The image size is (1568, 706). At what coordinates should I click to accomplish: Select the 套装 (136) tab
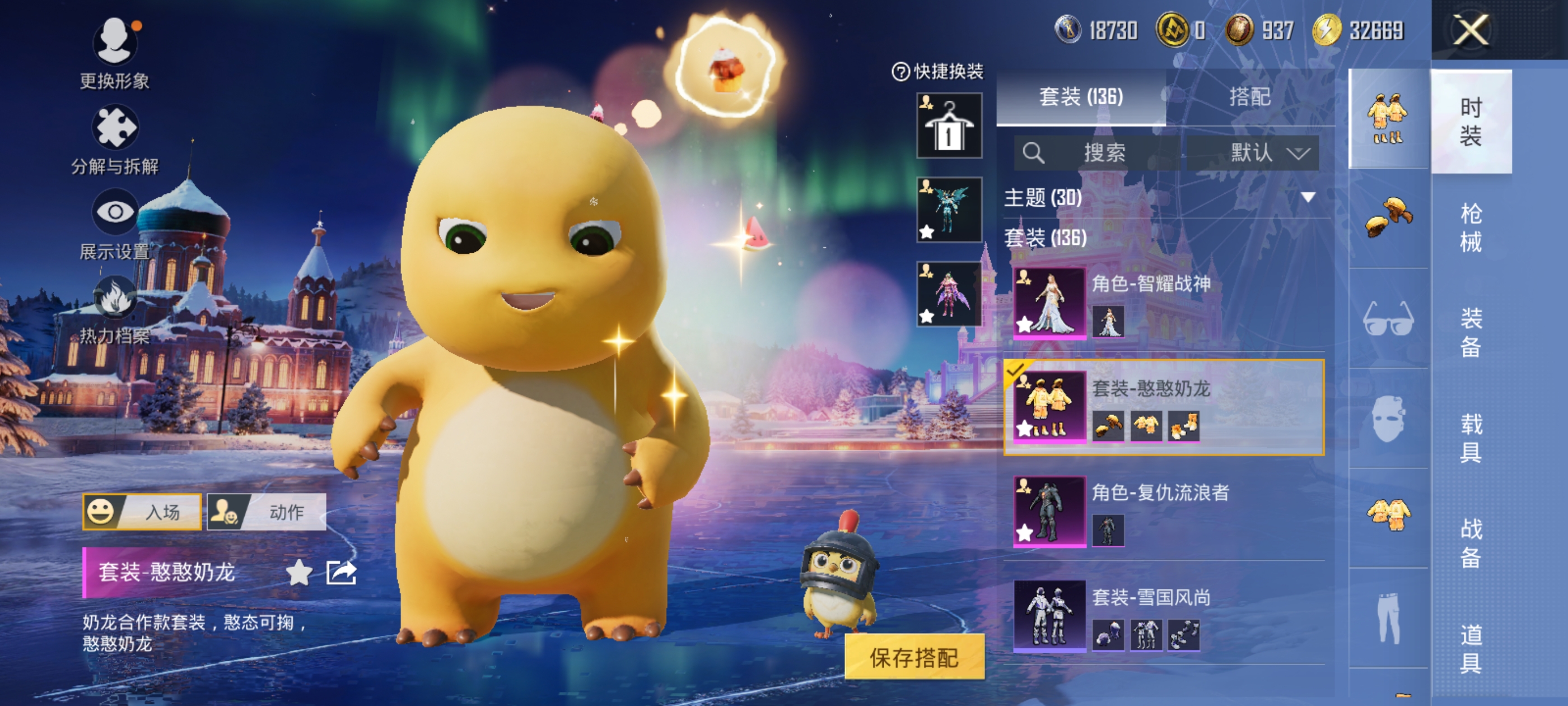(x=1080, y=97)
